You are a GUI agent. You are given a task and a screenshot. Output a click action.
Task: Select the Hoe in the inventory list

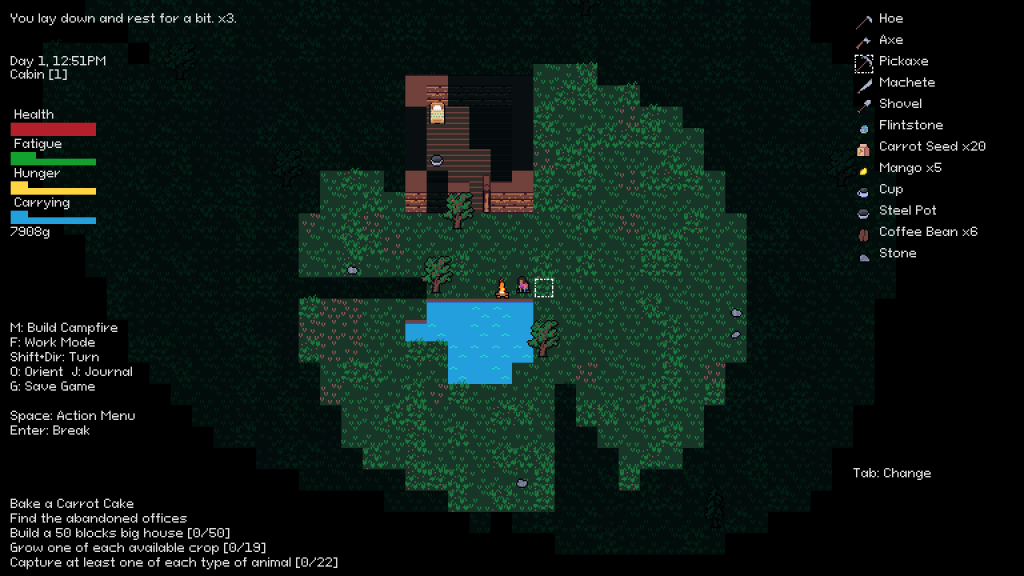[x=890, y=19]
